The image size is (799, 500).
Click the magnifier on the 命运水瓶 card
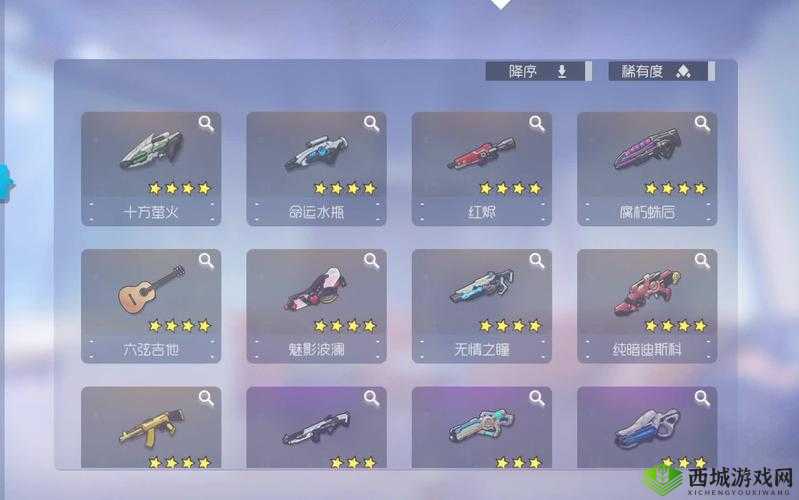click(371, 124)
